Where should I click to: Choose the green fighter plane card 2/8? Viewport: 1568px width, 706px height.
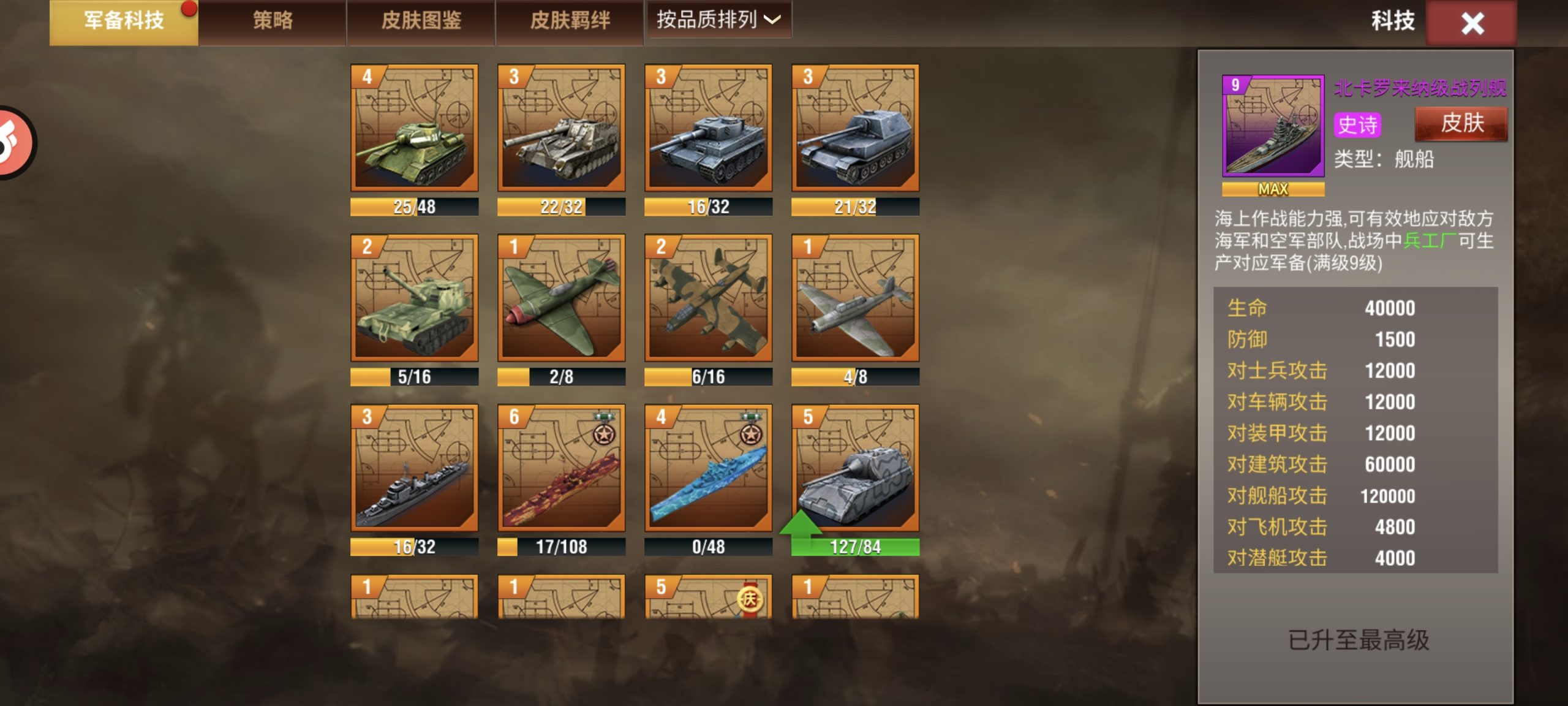click(x=561, y=298)
